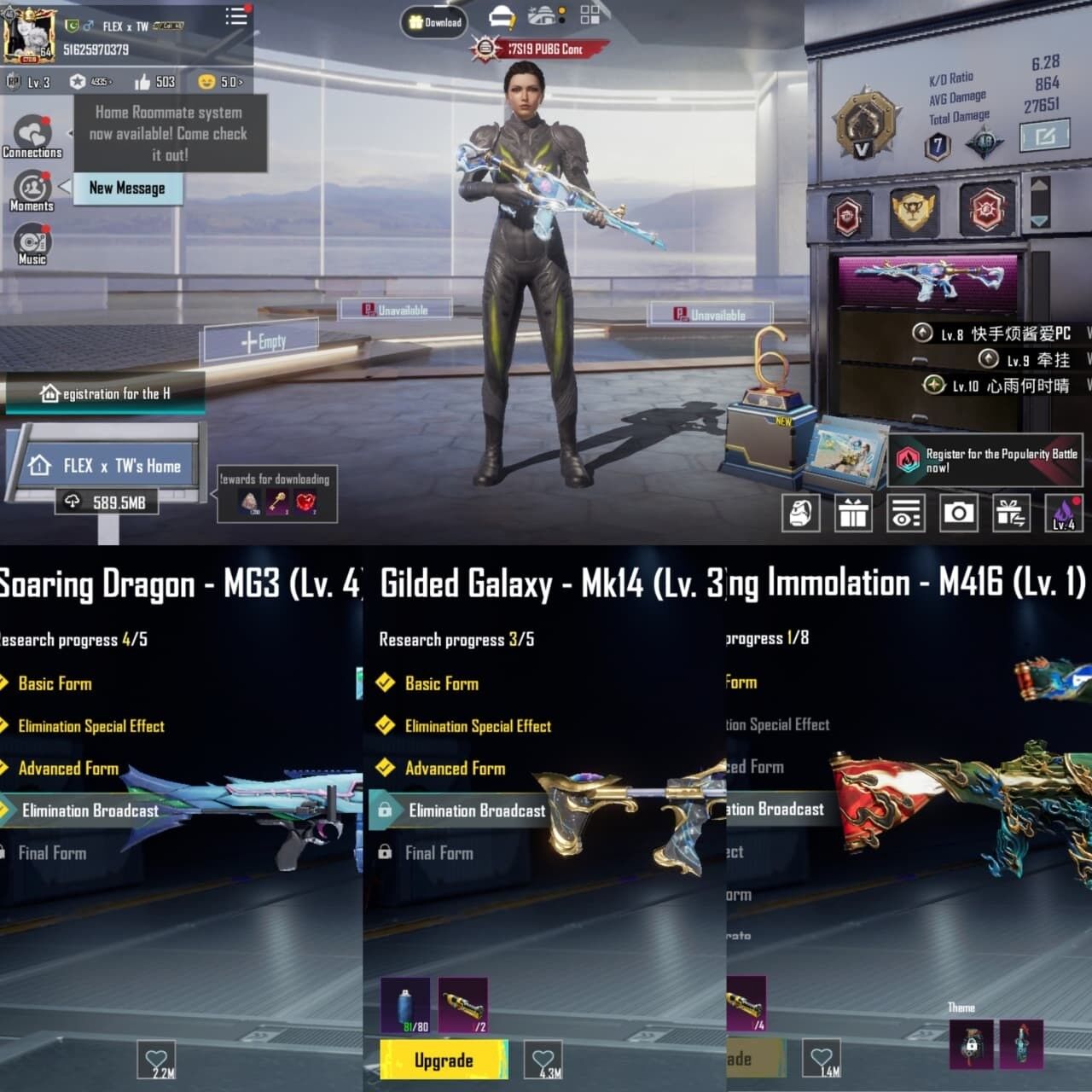Expand the 5.0 rating details arrow

[x=227, y=82]
